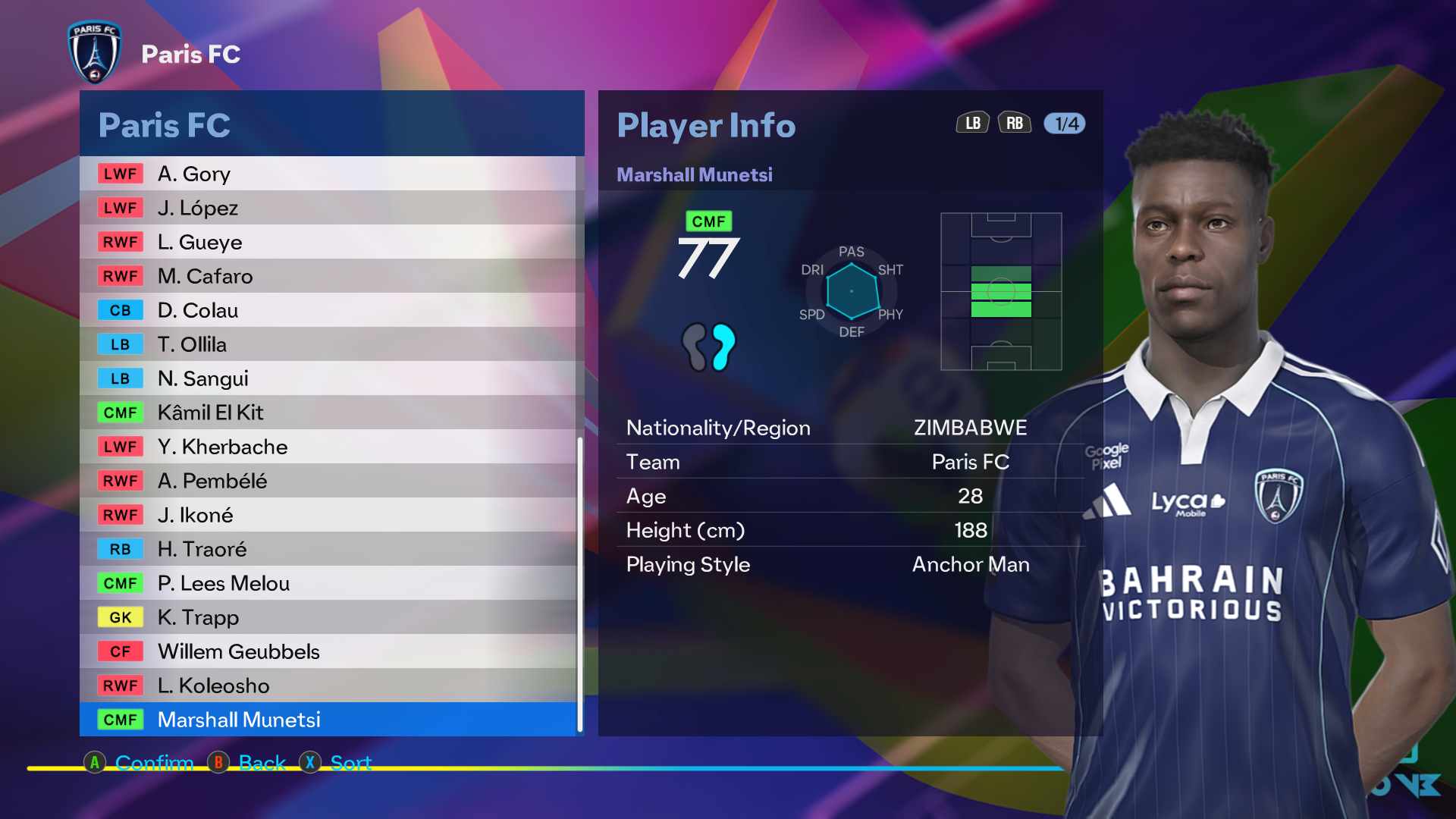Select Willem Geubbels row
Image resolution: width=1456 pixels, height=819 pixels.
click(x=328, y=651)
